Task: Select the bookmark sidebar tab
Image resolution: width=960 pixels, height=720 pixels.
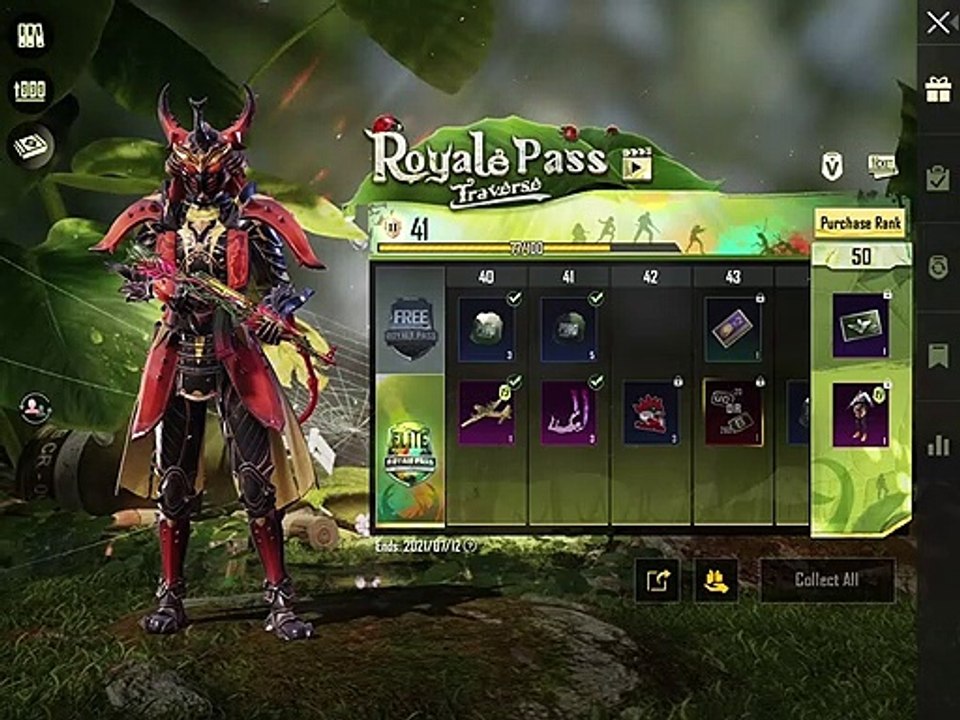Action: [938, 356]
